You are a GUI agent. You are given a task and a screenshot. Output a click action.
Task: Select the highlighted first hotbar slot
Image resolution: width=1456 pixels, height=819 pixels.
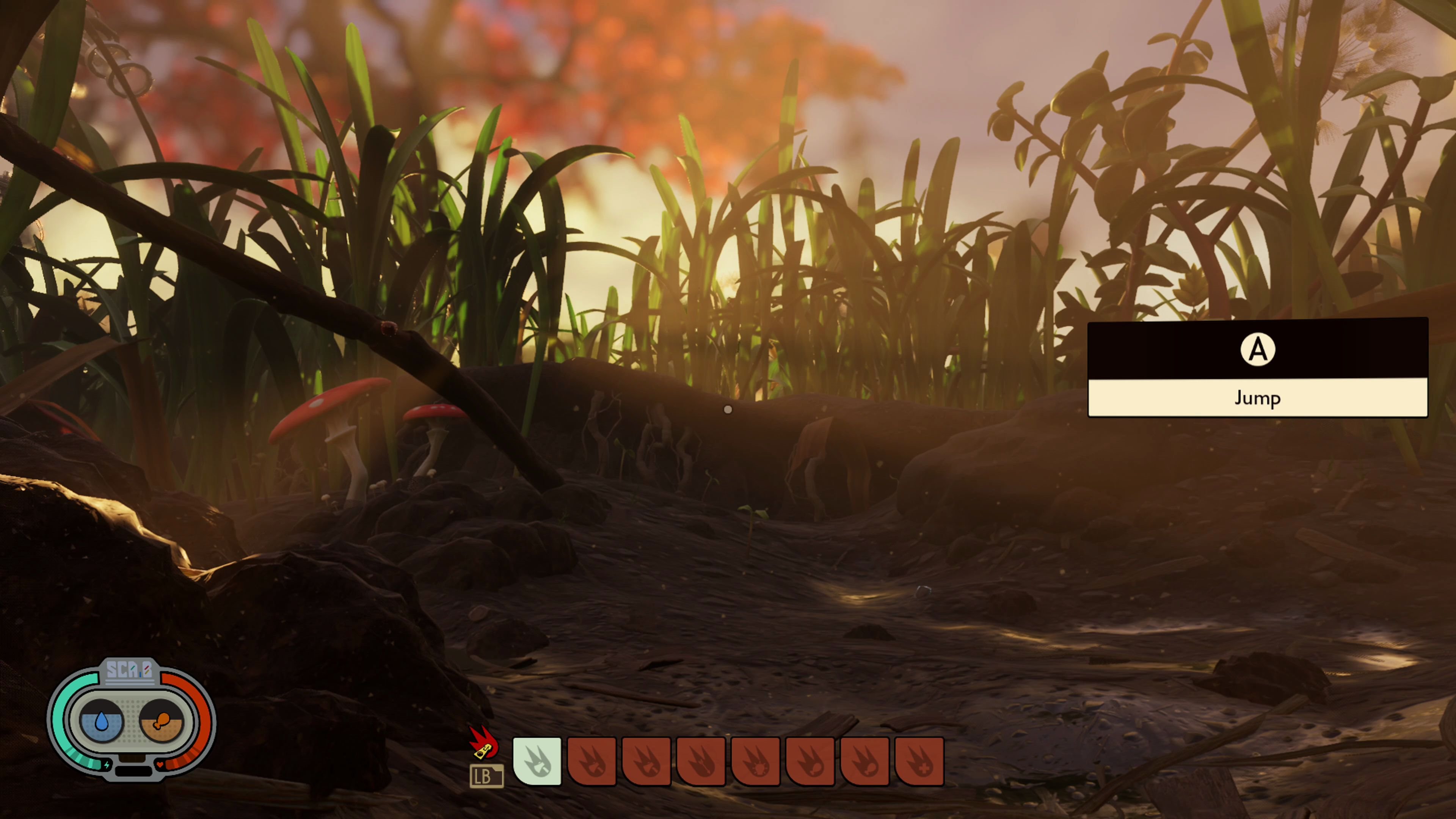point(537,761)
